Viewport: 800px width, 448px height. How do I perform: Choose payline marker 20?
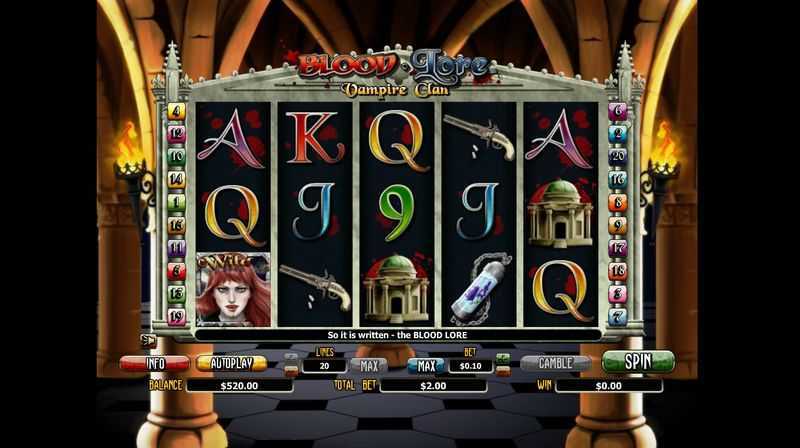pyautogui.click(x=618, y=157)
